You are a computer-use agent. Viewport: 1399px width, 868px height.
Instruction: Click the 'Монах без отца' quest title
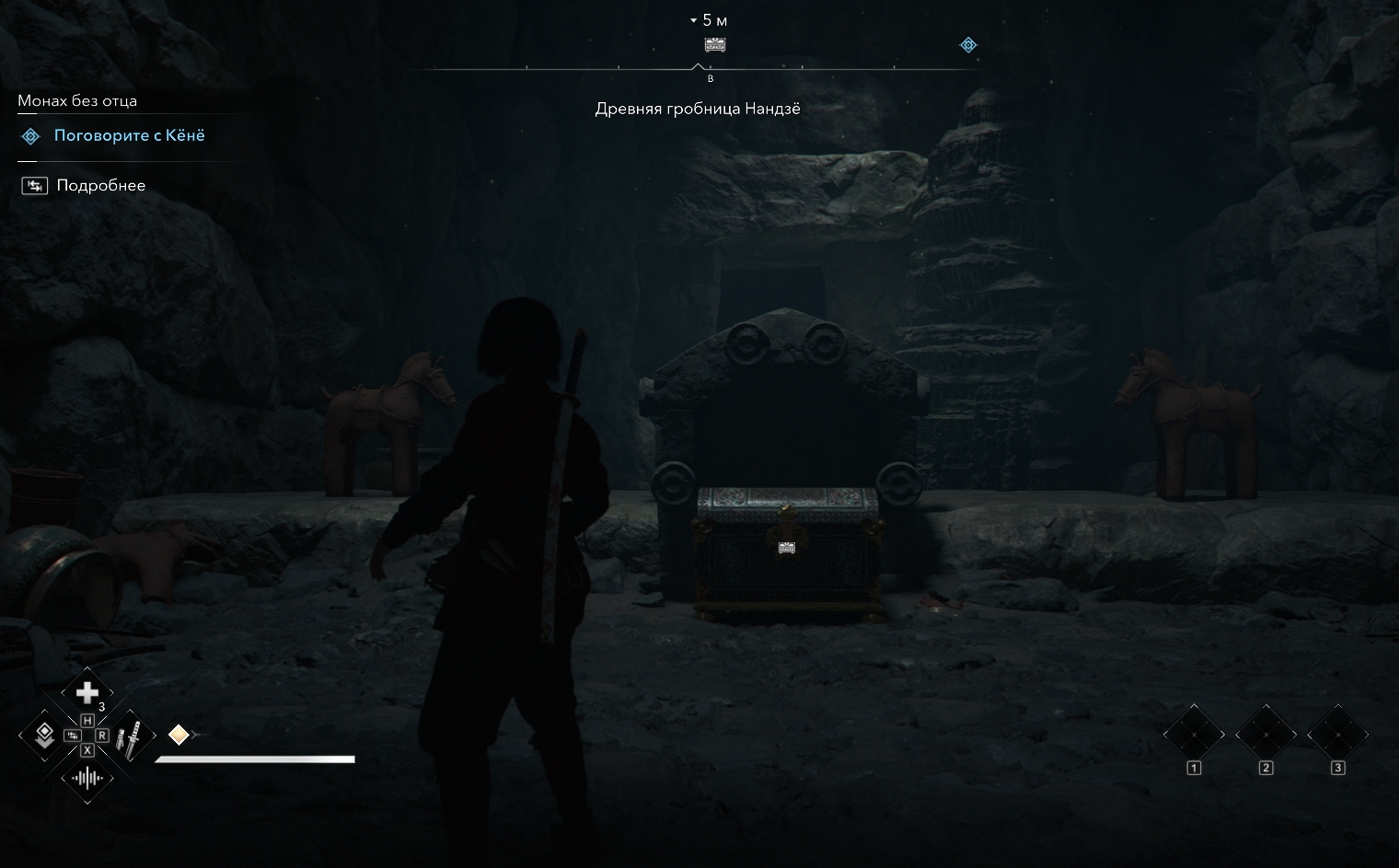point(77,101)
